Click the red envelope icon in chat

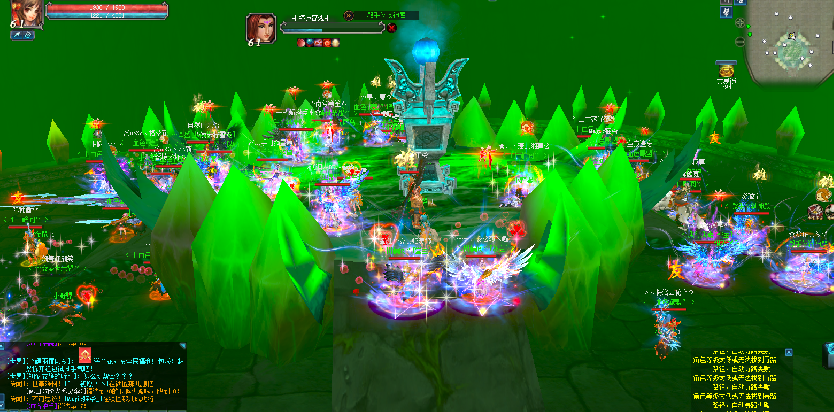[x=85, y=356]
